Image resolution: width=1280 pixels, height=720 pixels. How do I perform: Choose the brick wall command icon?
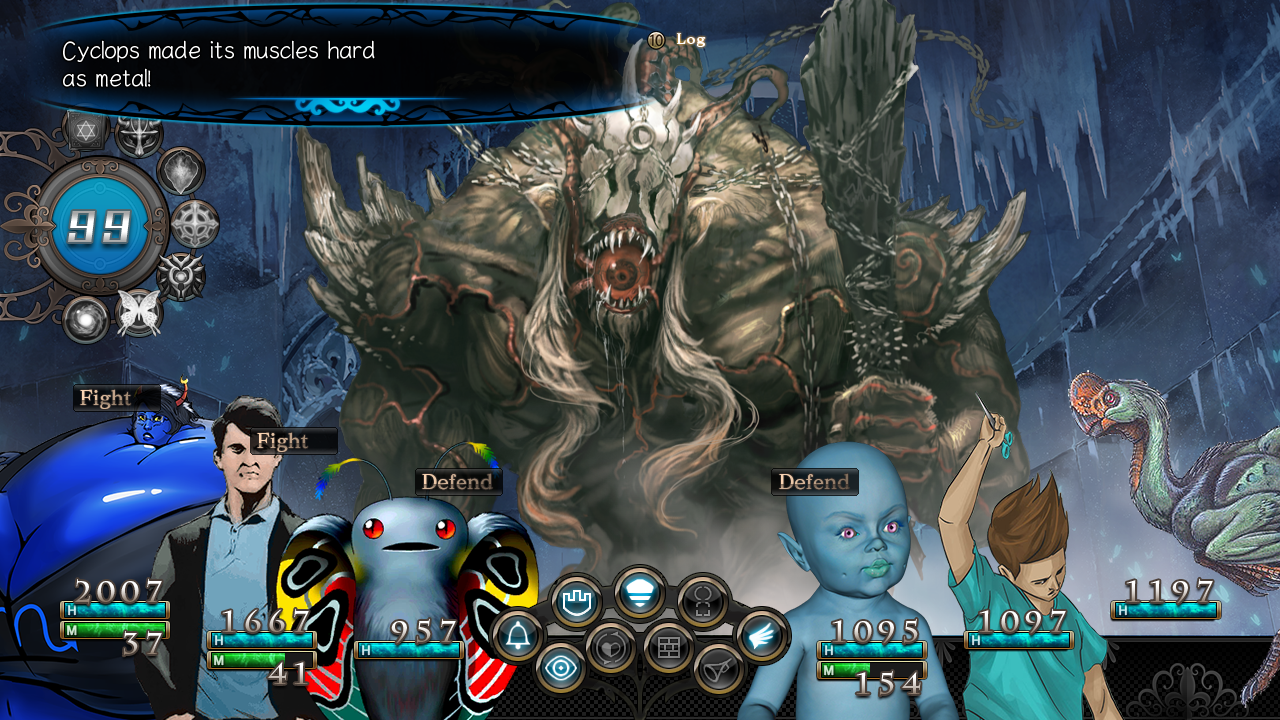coord(669,648)
